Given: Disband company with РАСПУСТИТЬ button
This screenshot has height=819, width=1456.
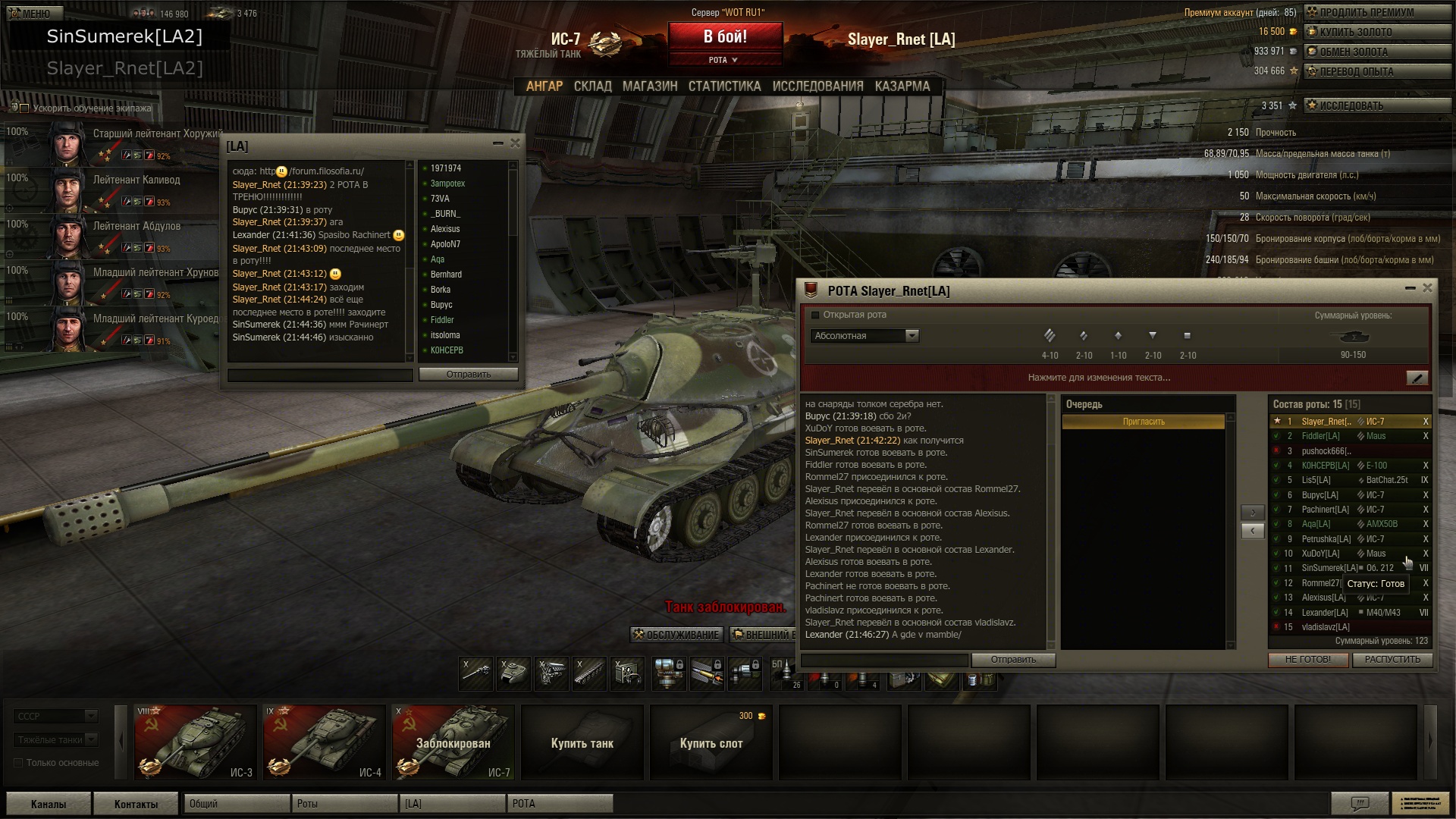Looking at the screenshot, I should pyautogui.click(x=1392, y=660).
